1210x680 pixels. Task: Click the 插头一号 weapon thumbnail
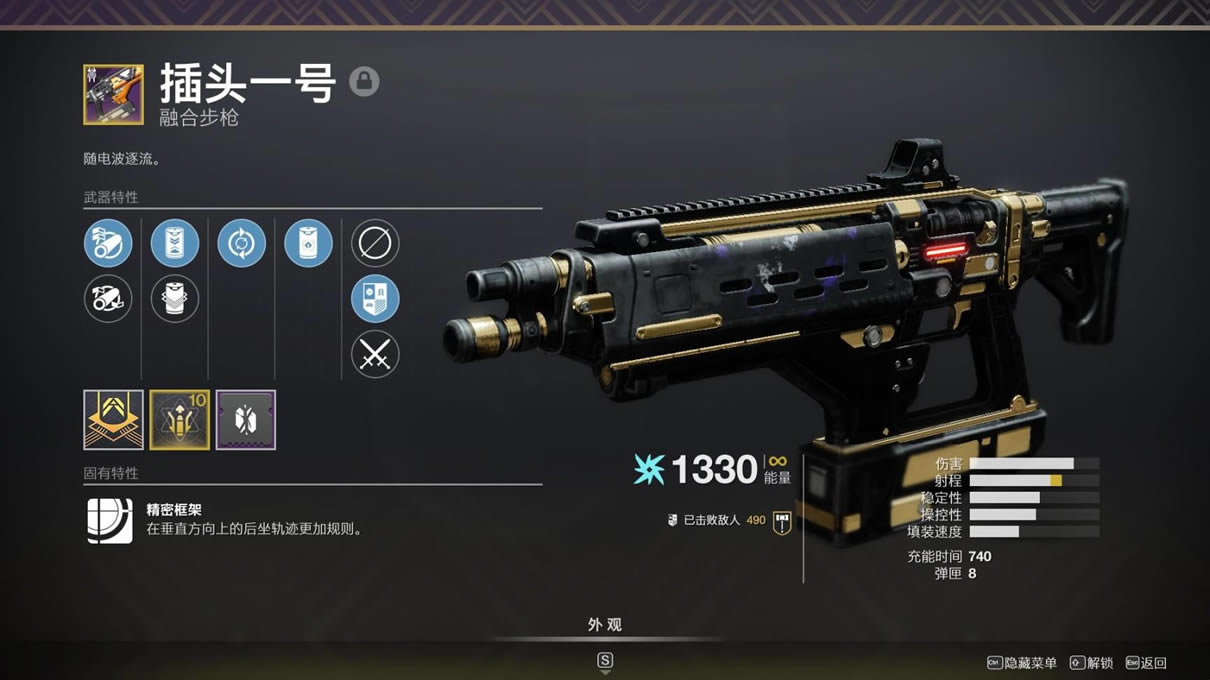click(x=113, y=95)
